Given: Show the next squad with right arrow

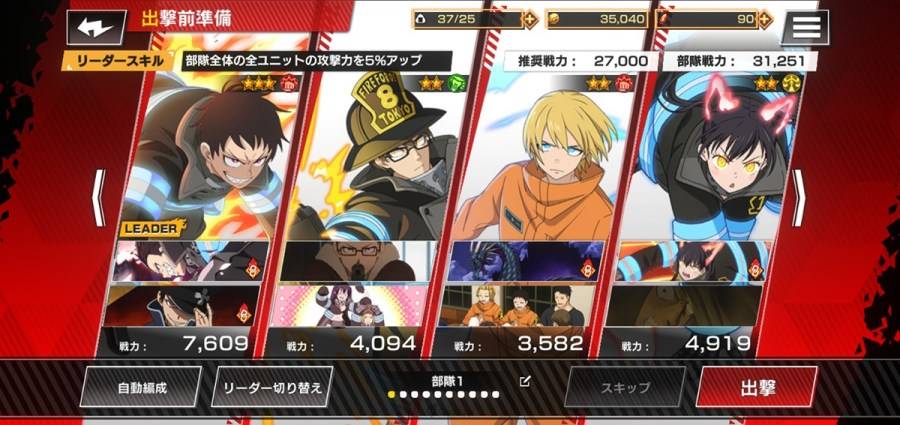Looking at the screenshot, I should (800, 197).
